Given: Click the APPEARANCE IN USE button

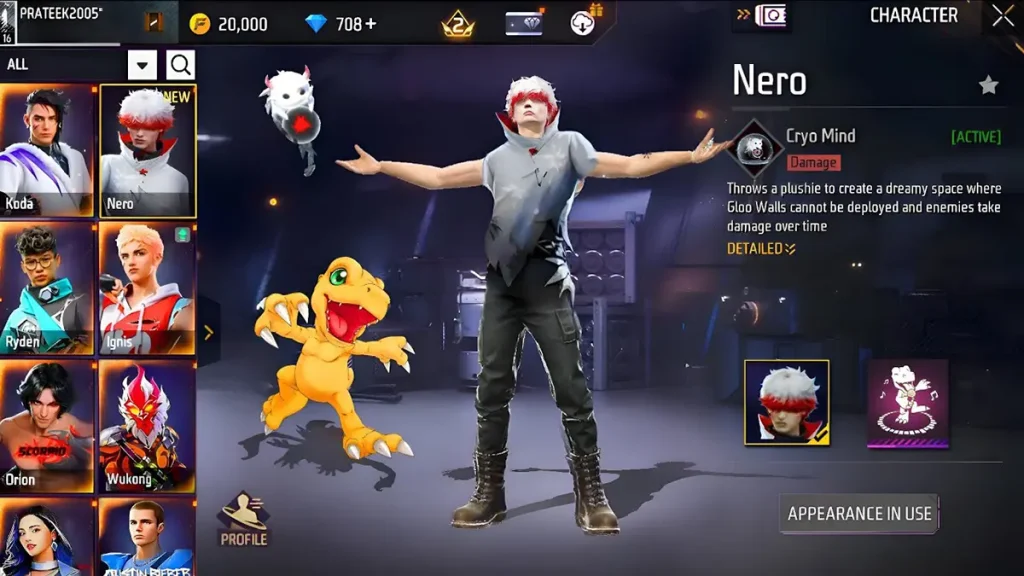Looking at the screenshot, I should tap(859, 514).
